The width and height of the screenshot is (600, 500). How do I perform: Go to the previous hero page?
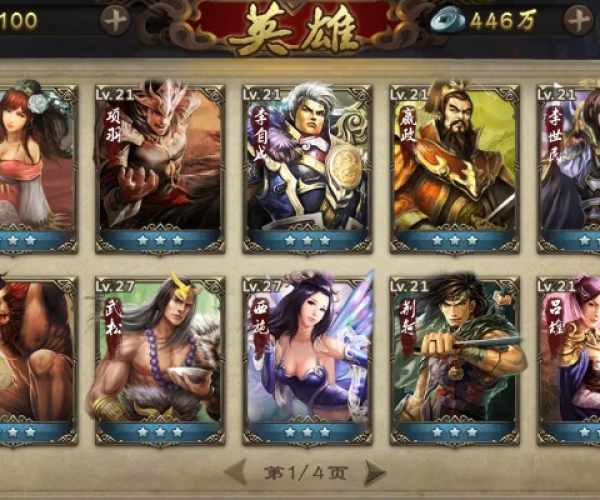click(236, 471)
